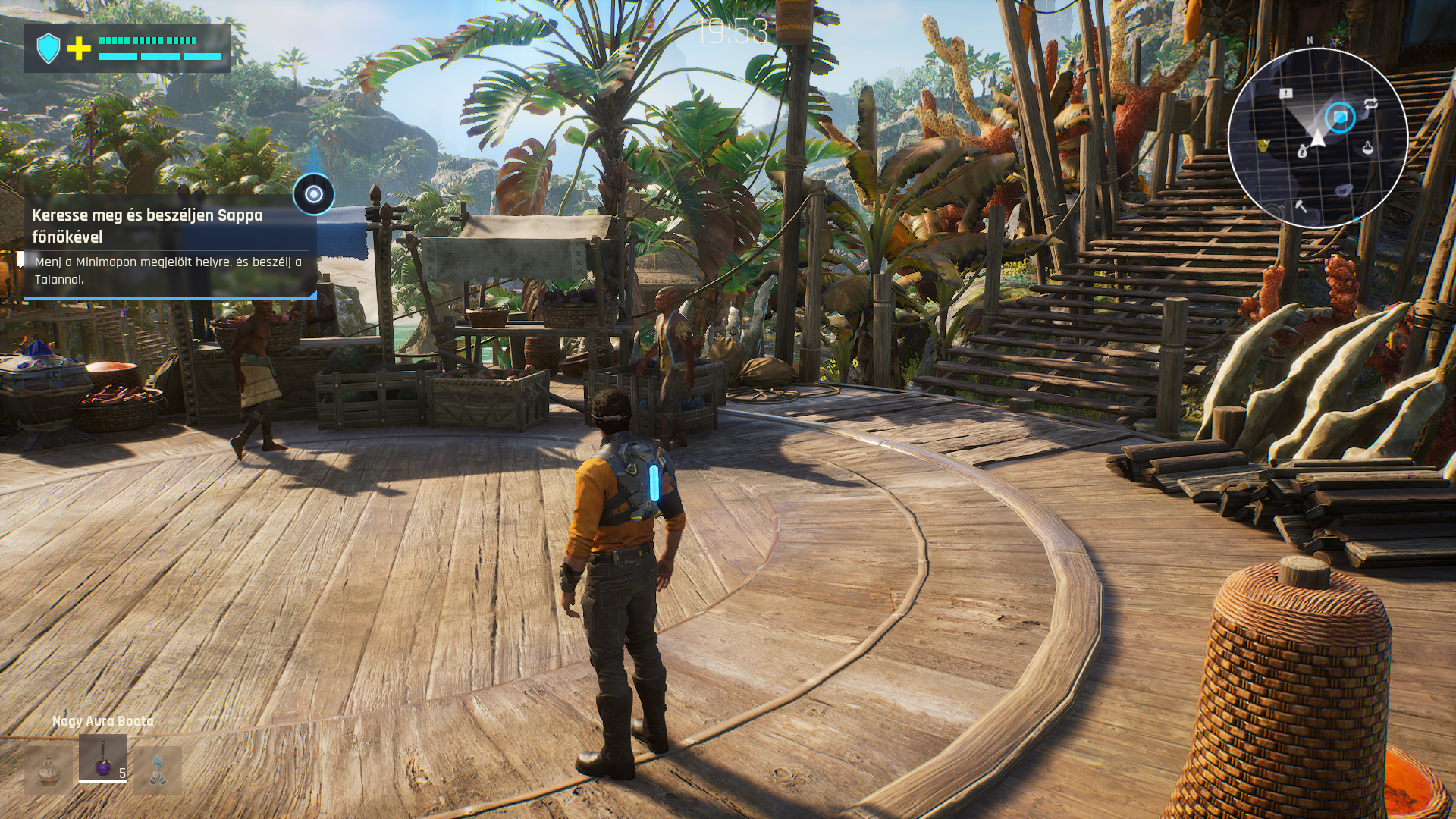
Task: Click the money bag marker on minimap
Action: pos(1302,151)
